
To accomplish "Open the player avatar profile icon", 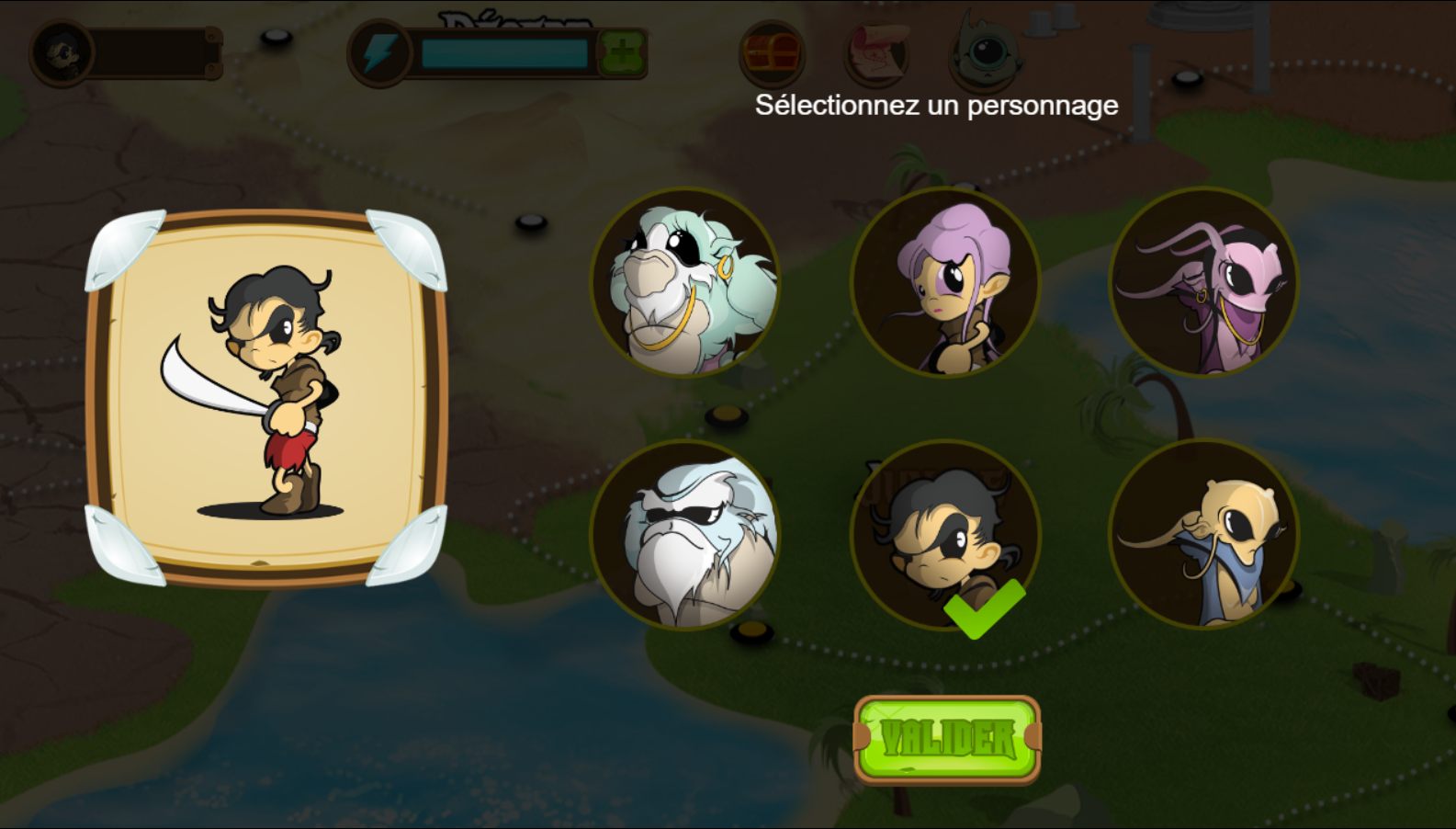I will point(62,53).
